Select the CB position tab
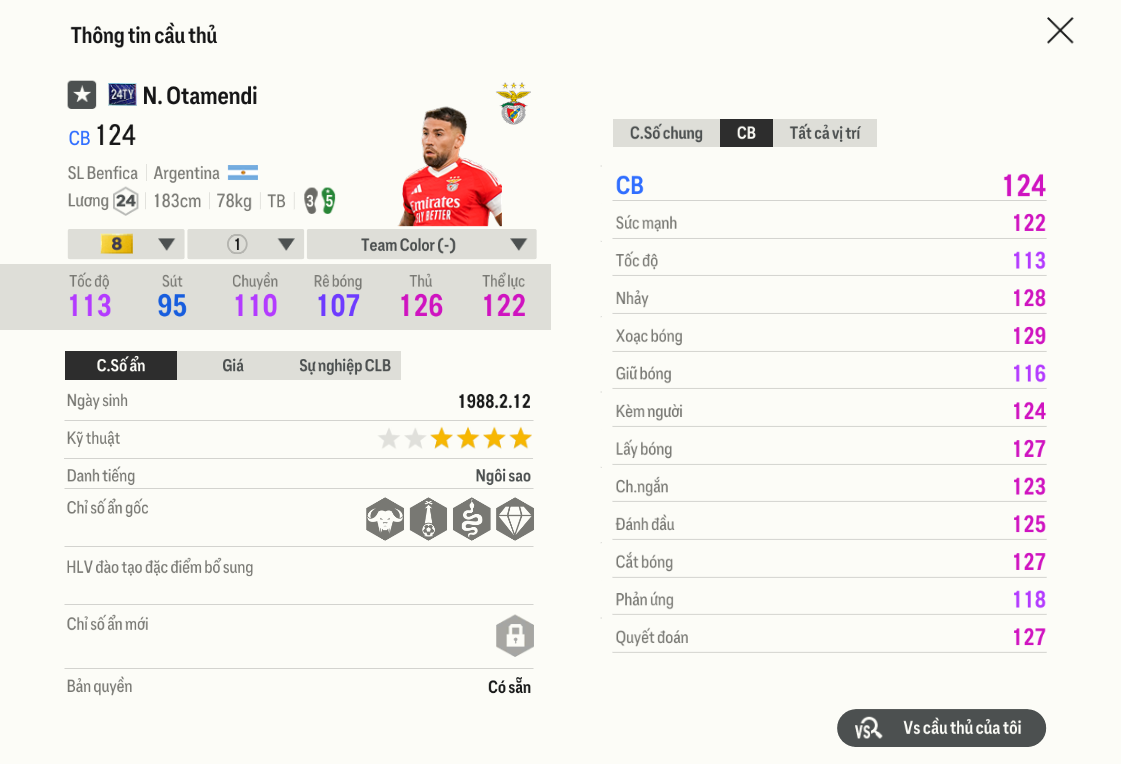Viewport: 1121px width, 764px height. tap(746, 133)
